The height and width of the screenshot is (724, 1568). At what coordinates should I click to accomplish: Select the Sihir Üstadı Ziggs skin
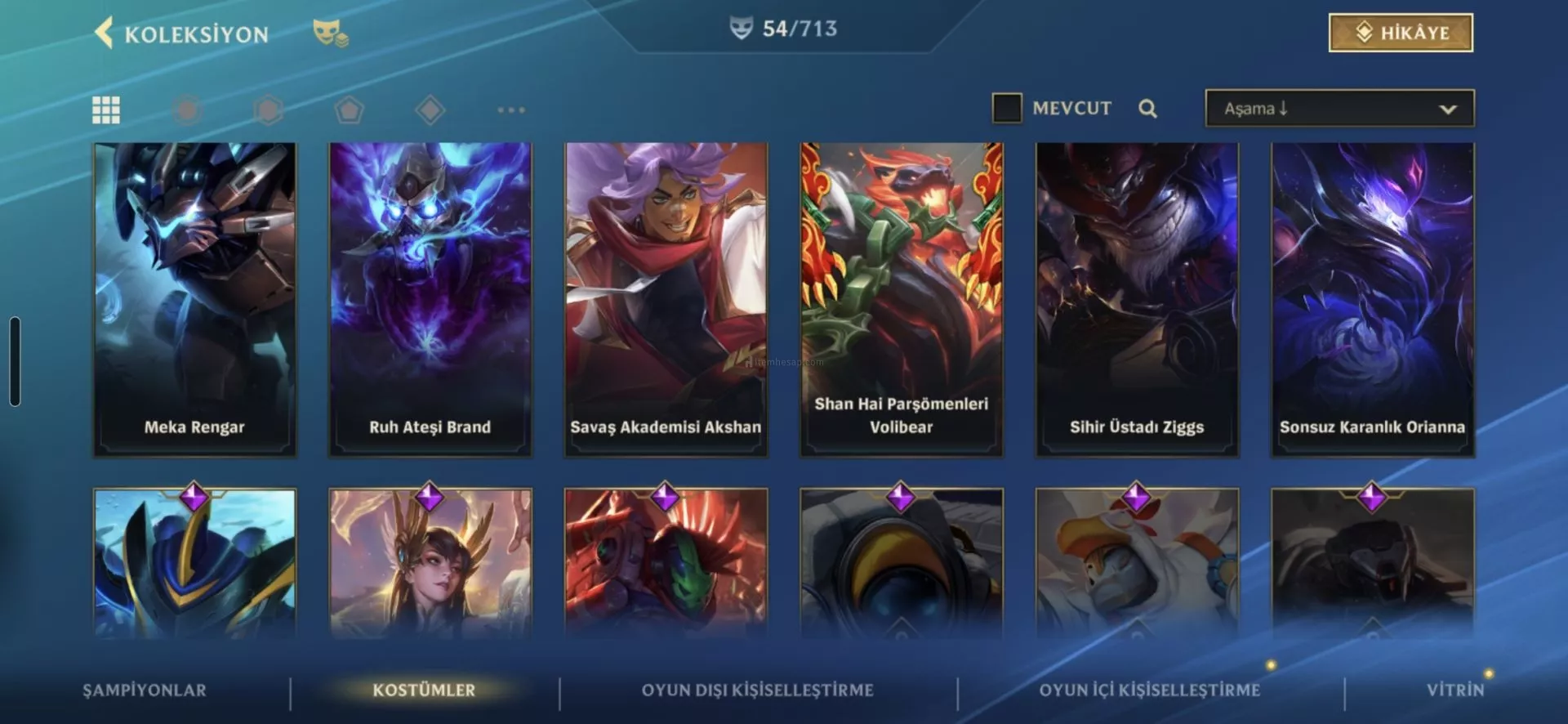click(1137, 299)
